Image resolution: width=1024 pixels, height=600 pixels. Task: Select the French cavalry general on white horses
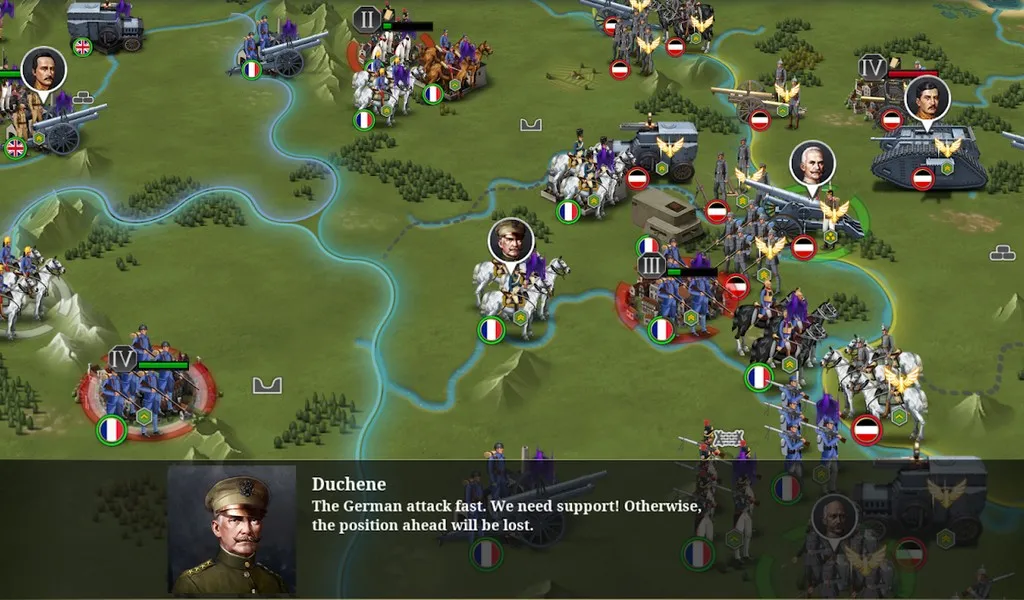click(x=515, y=285)
